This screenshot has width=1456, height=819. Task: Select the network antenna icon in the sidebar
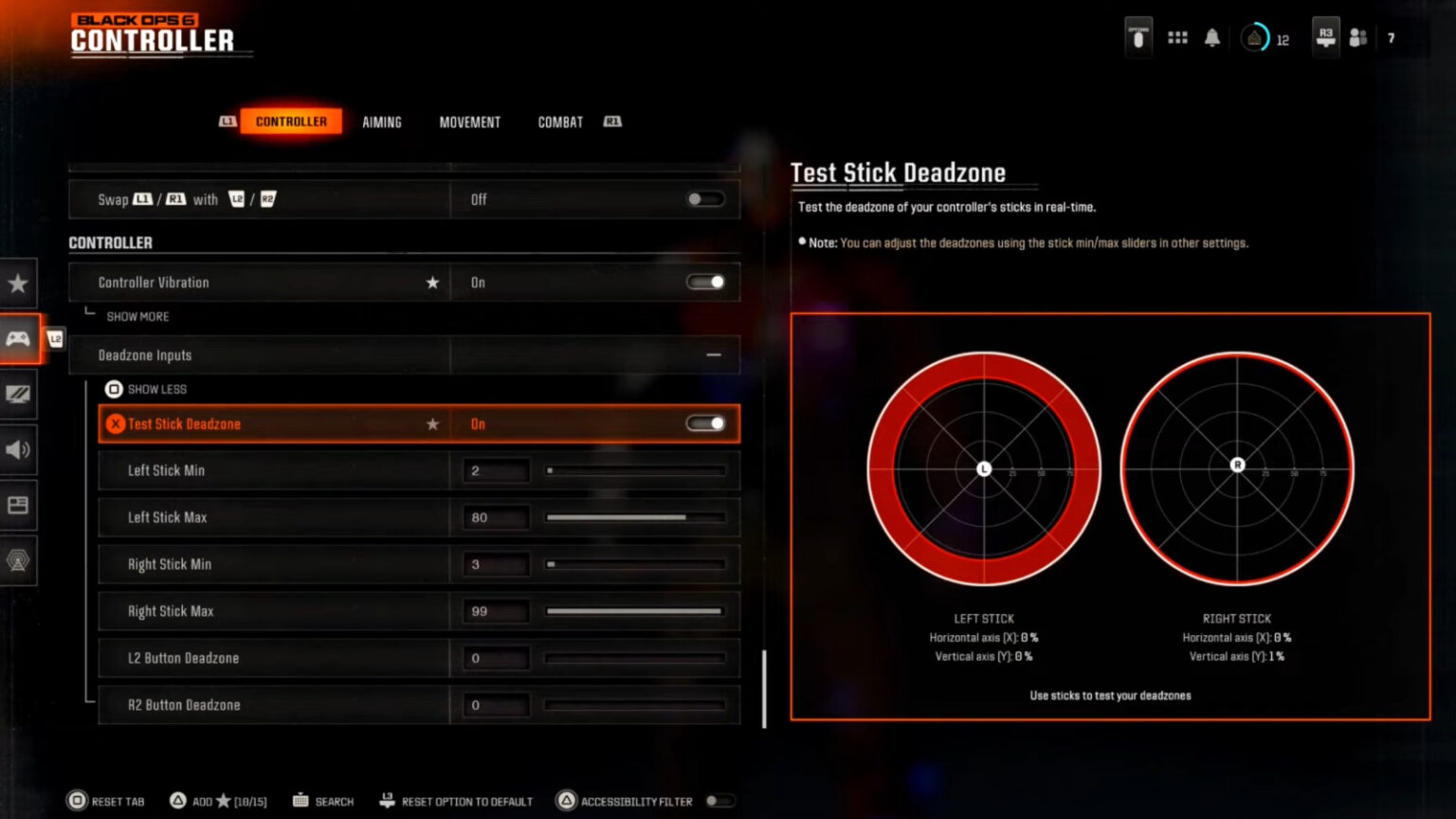pos(19,561)
